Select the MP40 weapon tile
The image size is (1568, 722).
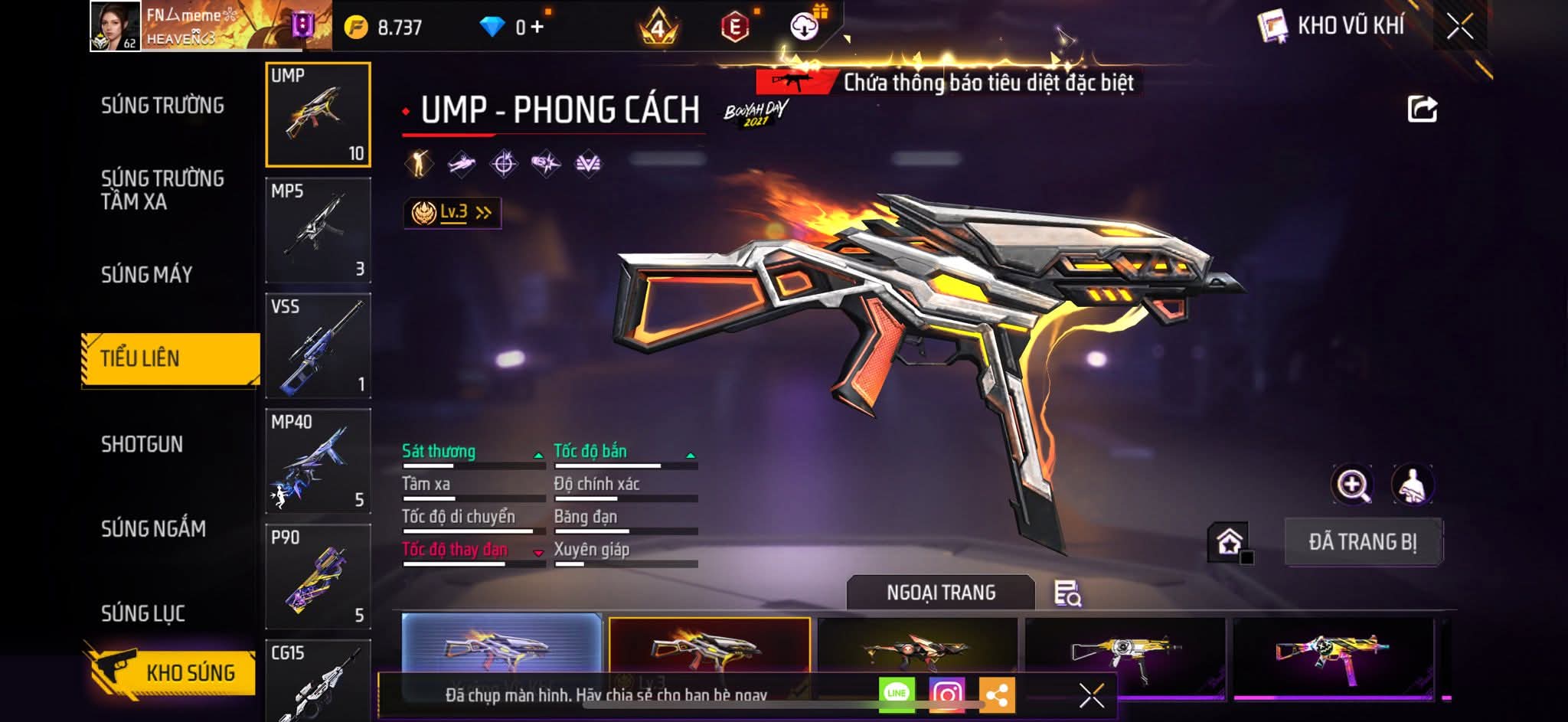click(x=318, y=461)
